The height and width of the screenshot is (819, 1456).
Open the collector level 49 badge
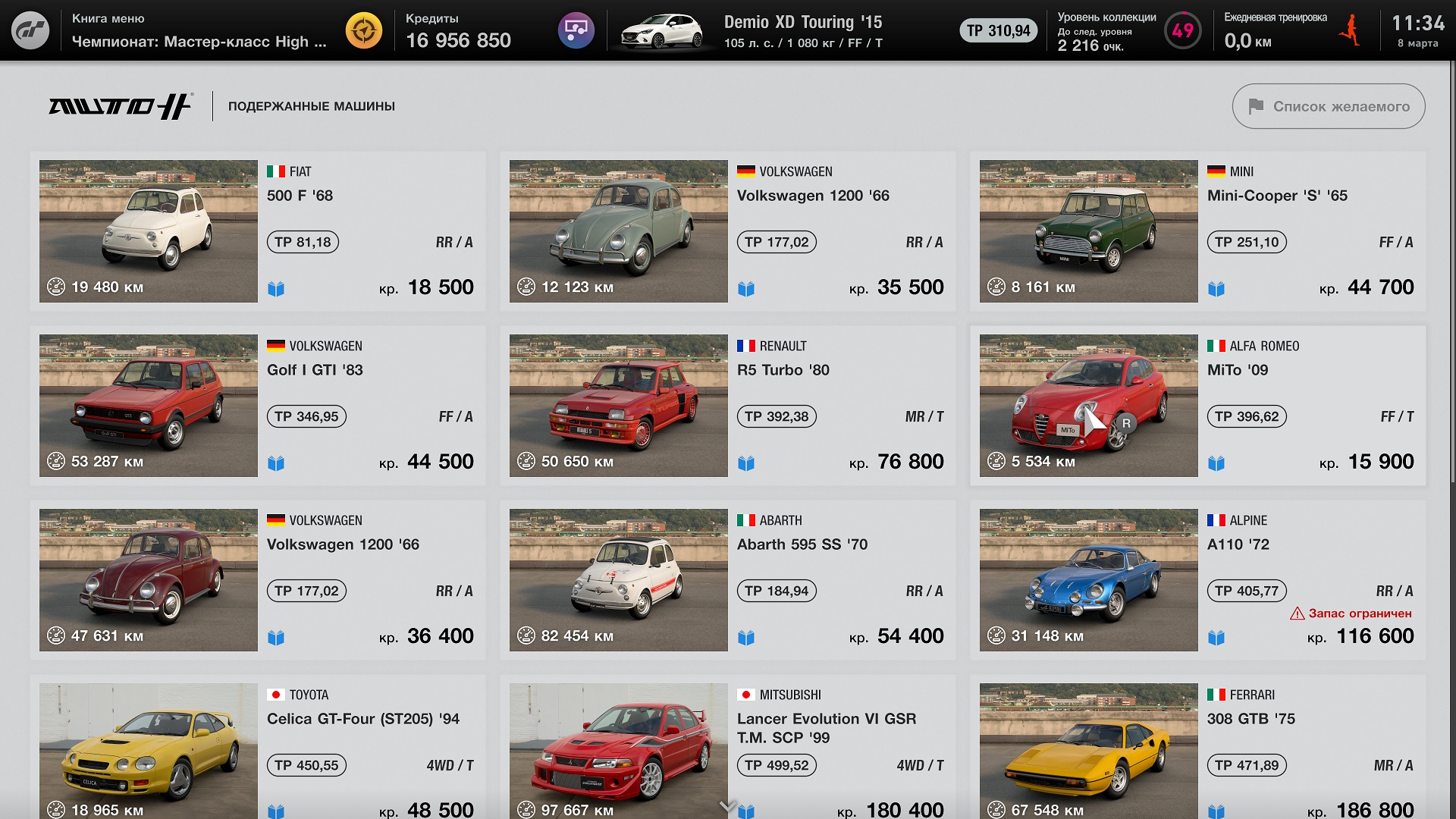pos(1181,30)
